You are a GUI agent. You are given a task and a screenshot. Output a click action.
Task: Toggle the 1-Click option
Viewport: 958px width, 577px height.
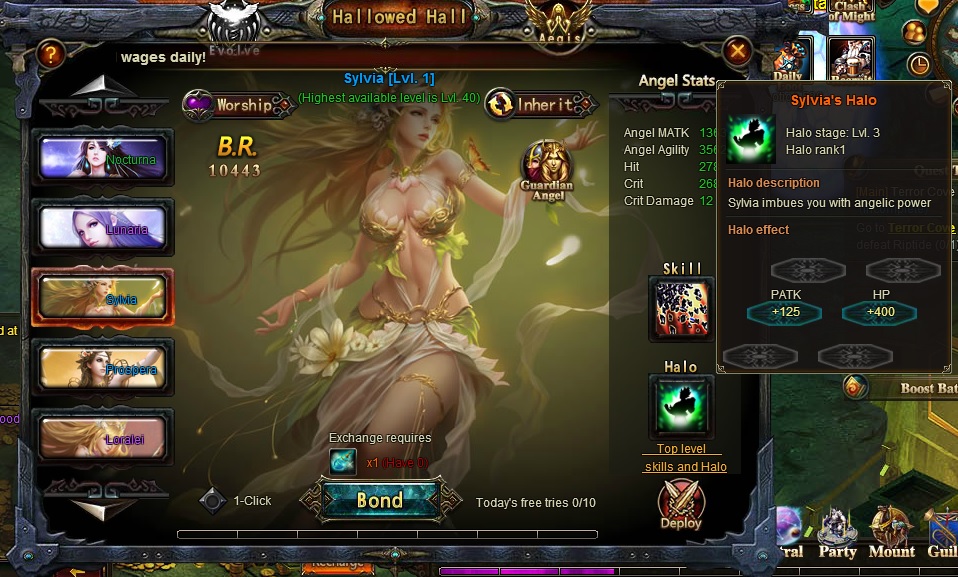coord(212,501)
